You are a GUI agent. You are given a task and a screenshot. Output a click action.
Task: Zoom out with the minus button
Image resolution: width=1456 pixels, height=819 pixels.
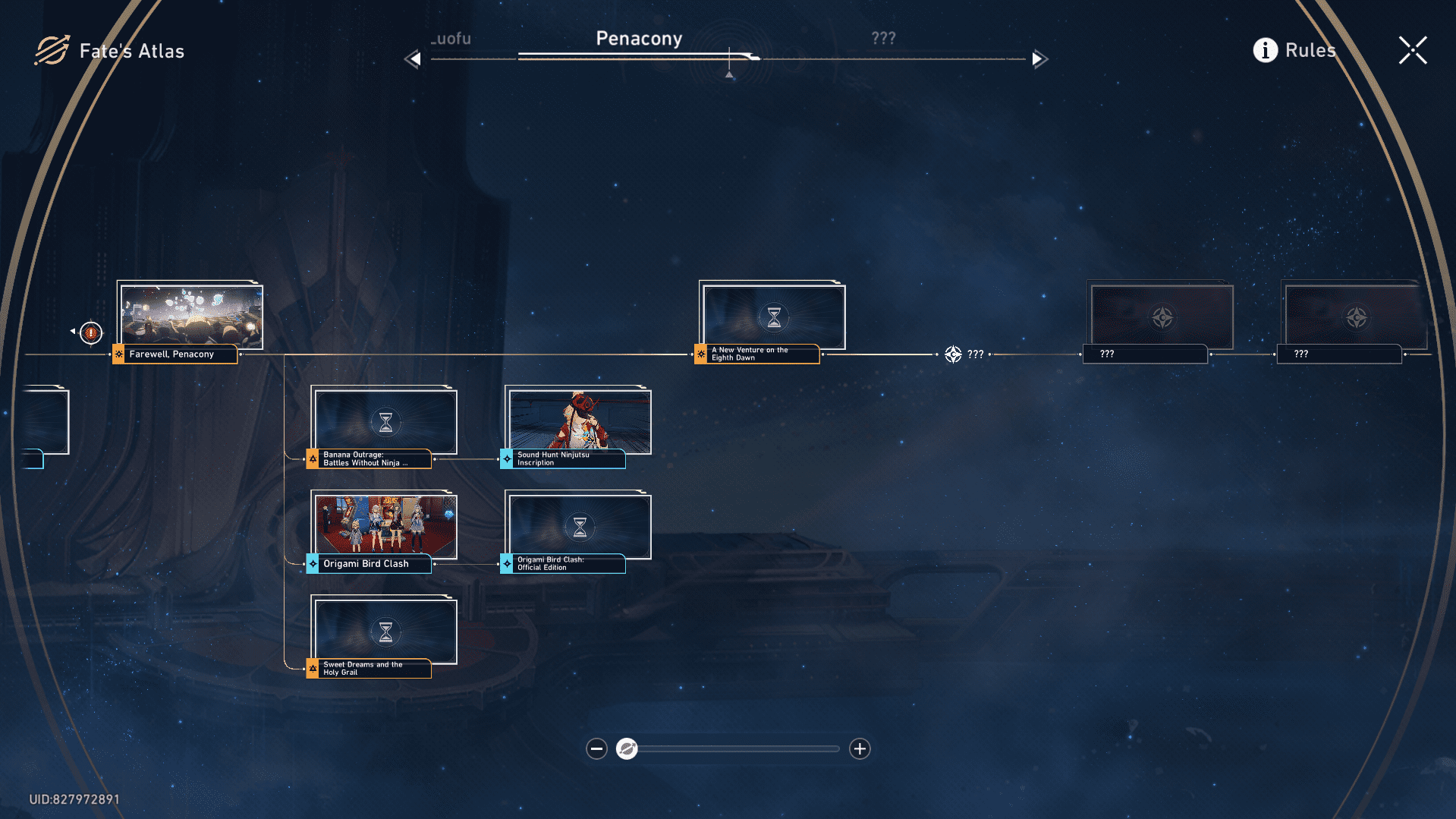point(596,749)
